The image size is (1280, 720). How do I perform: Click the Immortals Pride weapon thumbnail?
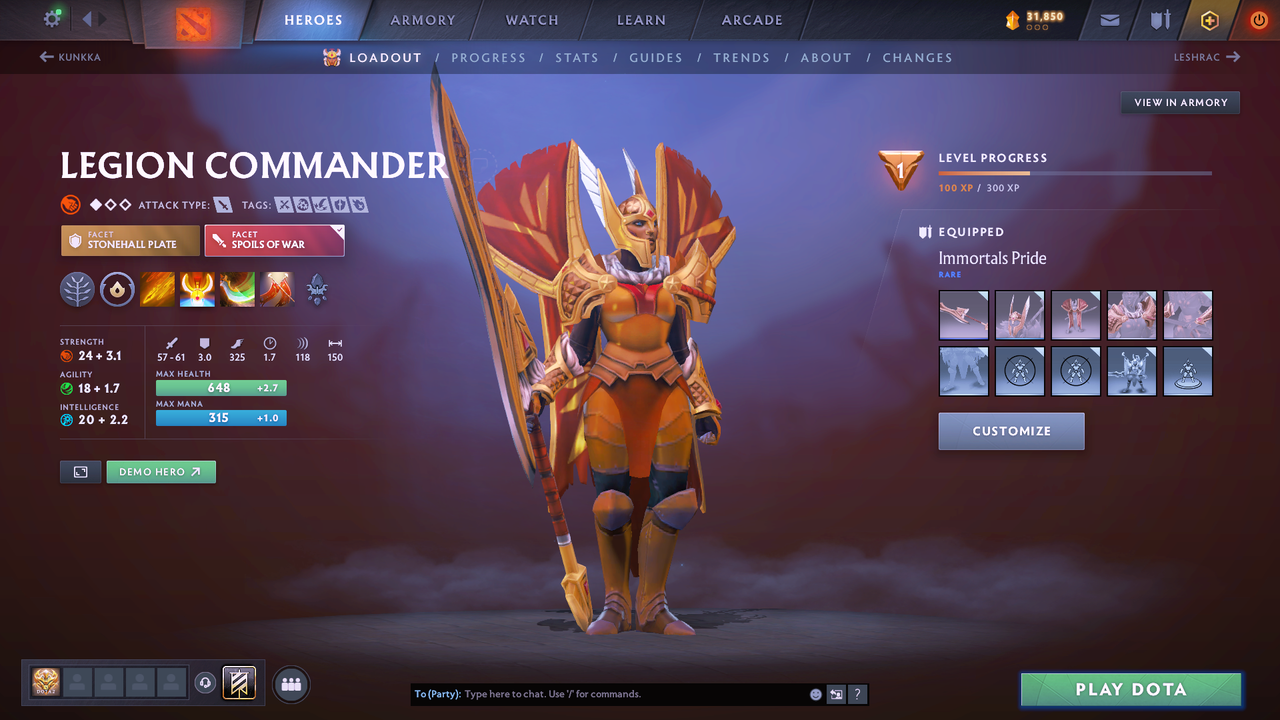click(963, 313)
